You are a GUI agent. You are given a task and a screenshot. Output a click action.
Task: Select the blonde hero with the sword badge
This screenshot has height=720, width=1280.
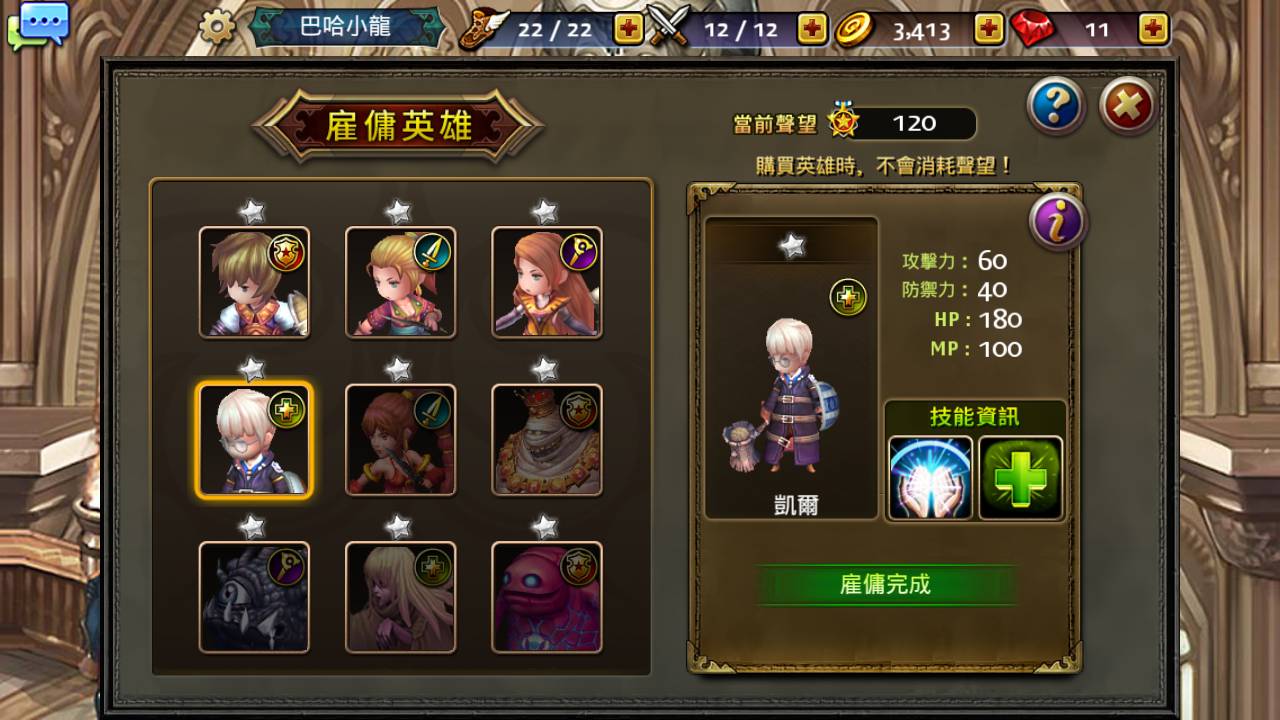point(400,283)
